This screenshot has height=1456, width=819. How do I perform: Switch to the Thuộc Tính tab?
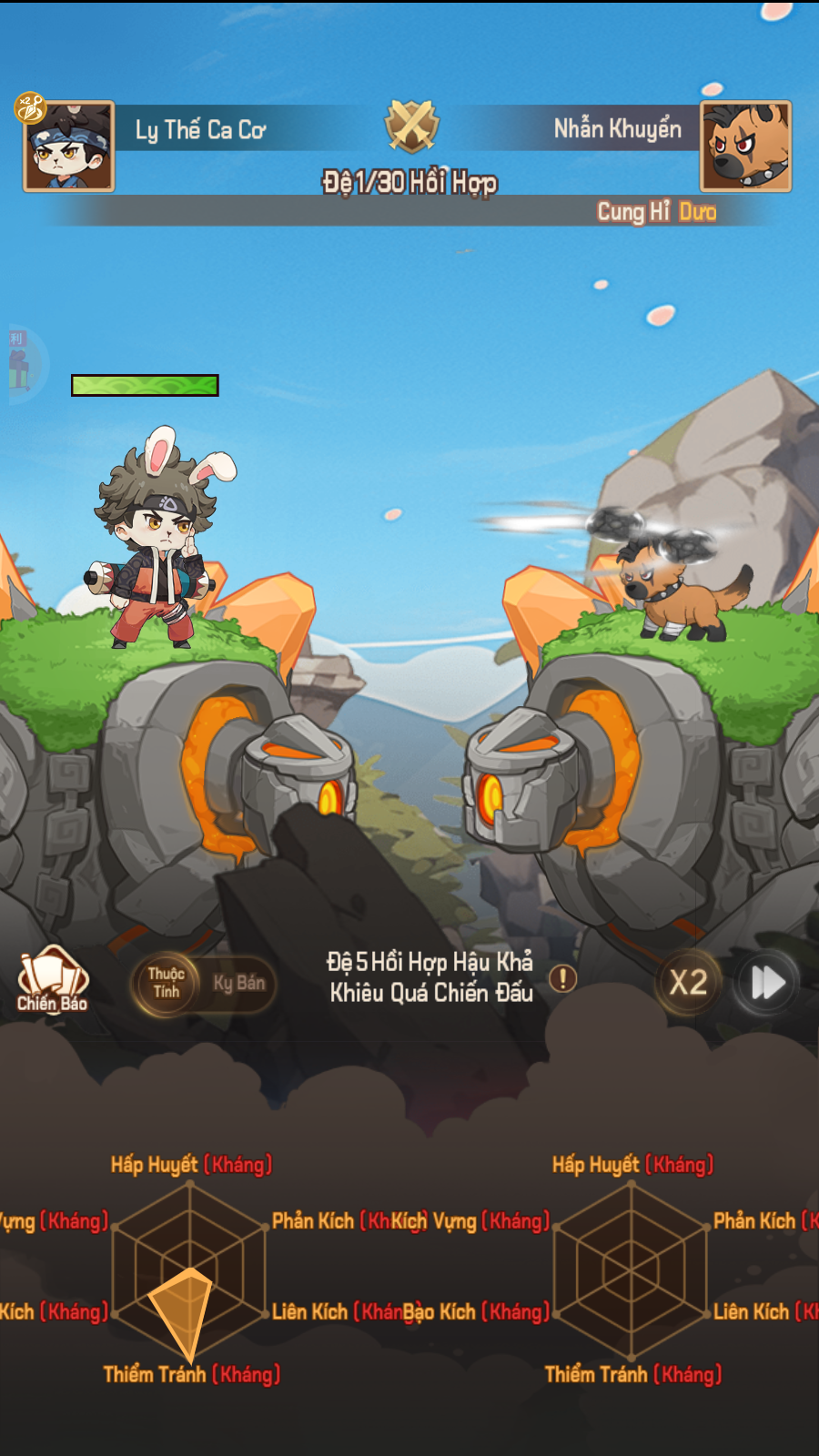coord(167,983)
